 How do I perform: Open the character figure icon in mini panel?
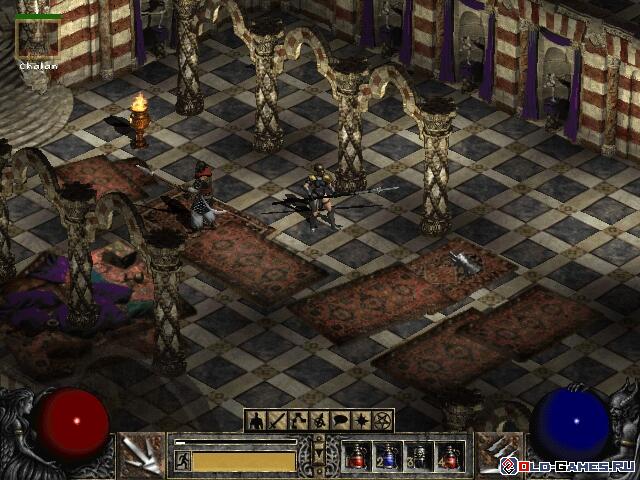(x=257, y=421)
